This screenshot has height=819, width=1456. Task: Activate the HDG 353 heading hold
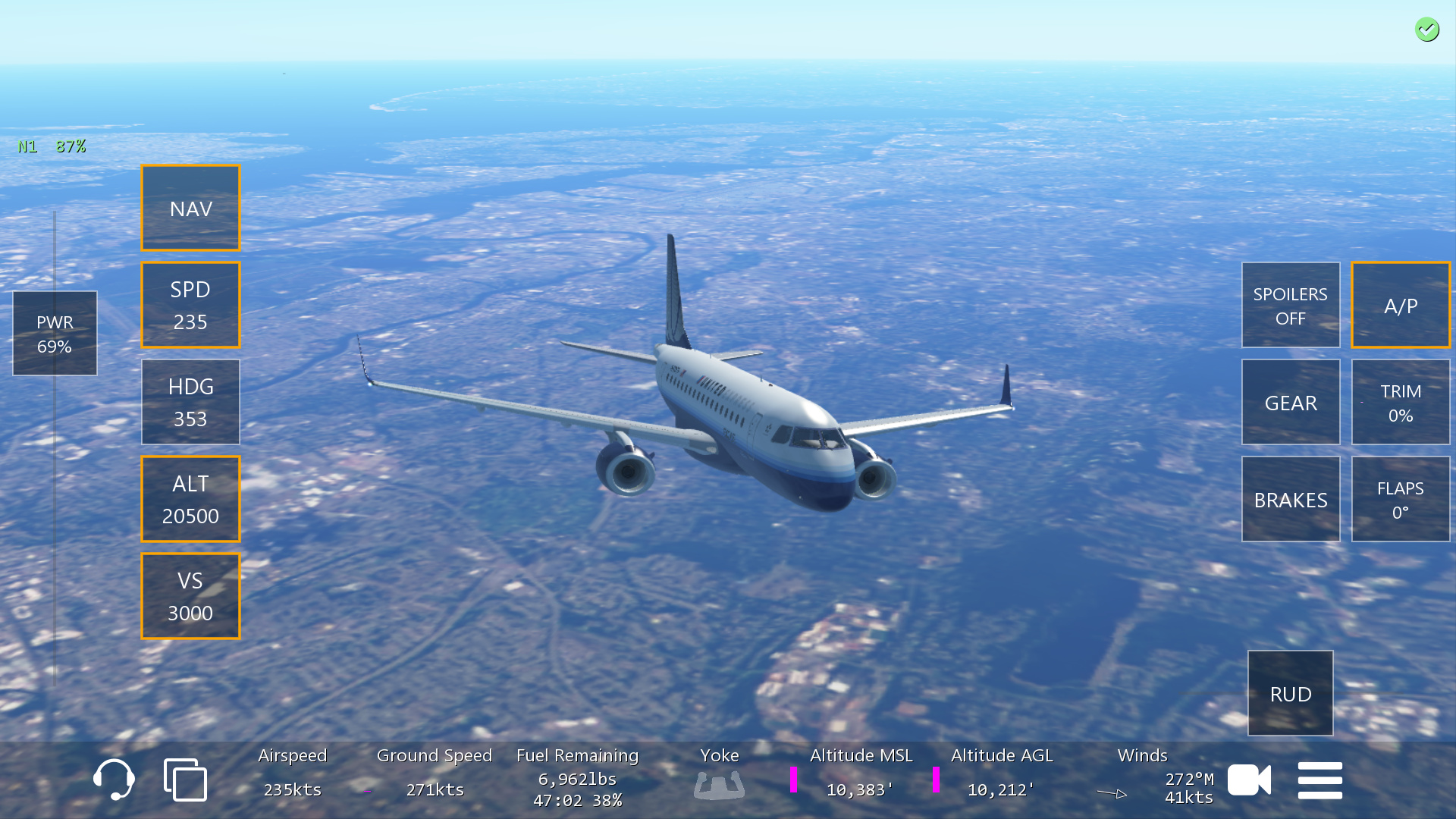click(190, 402)
